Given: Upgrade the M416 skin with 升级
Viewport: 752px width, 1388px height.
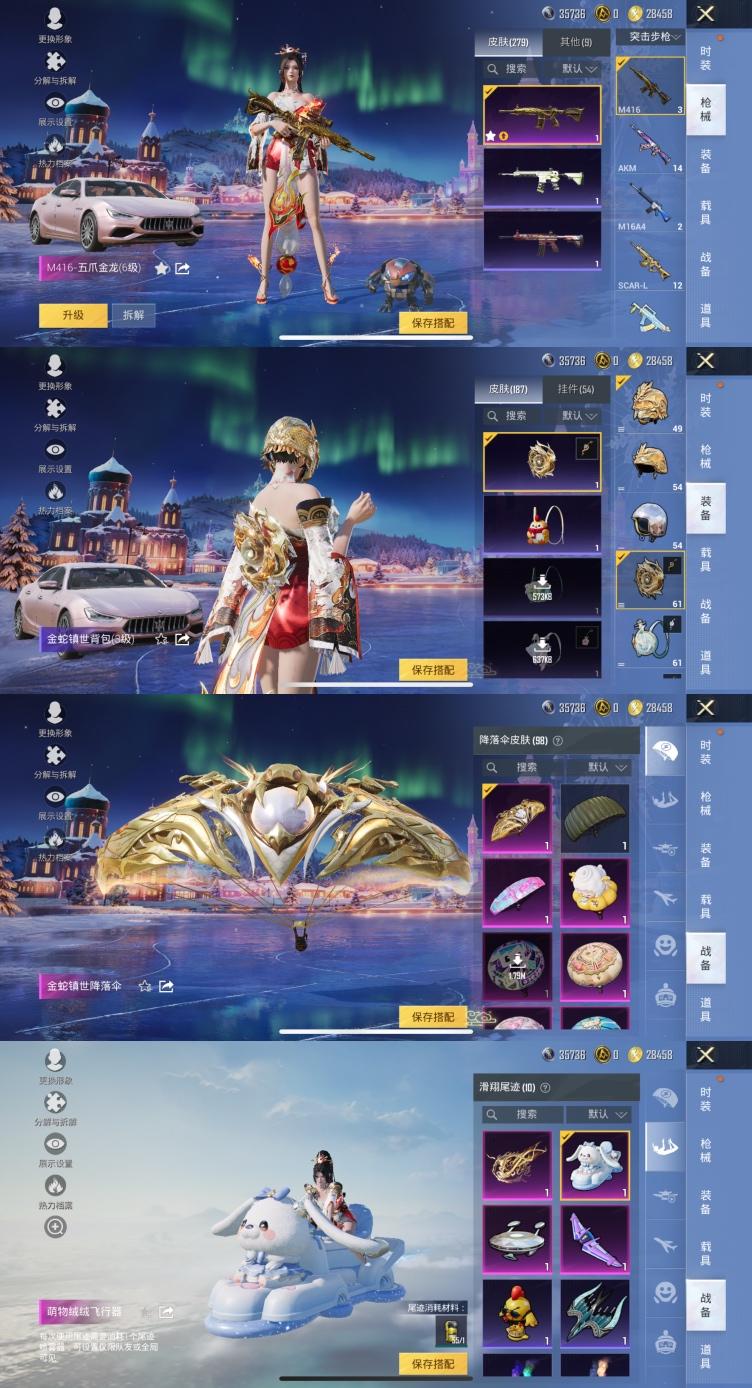Looking at the screenshot, I should pyautogui.click(x=73, y=315).
